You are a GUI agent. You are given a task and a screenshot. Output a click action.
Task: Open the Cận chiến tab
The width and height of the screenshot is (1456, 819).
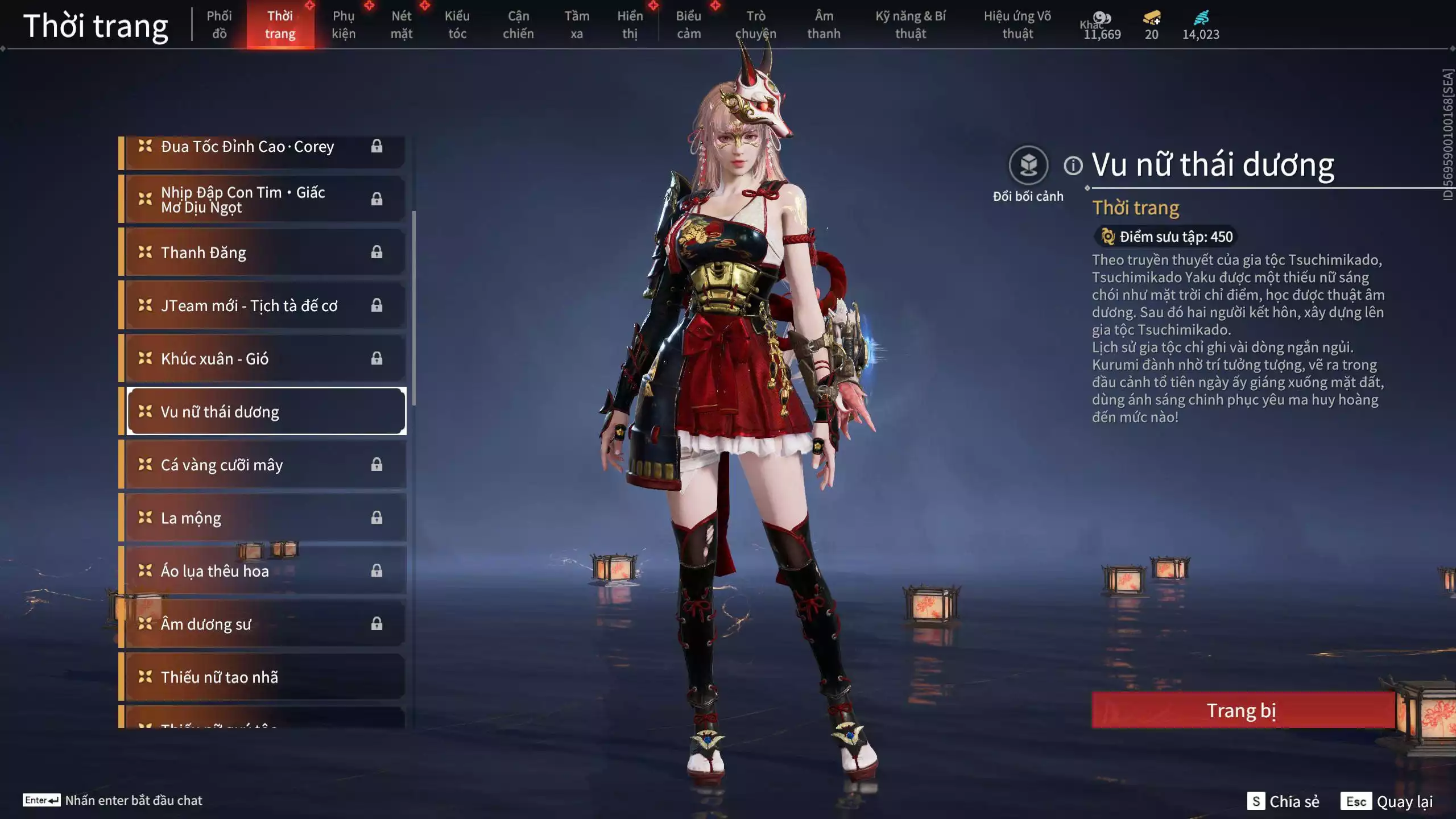pyautogui.click(x=518, y=24)
